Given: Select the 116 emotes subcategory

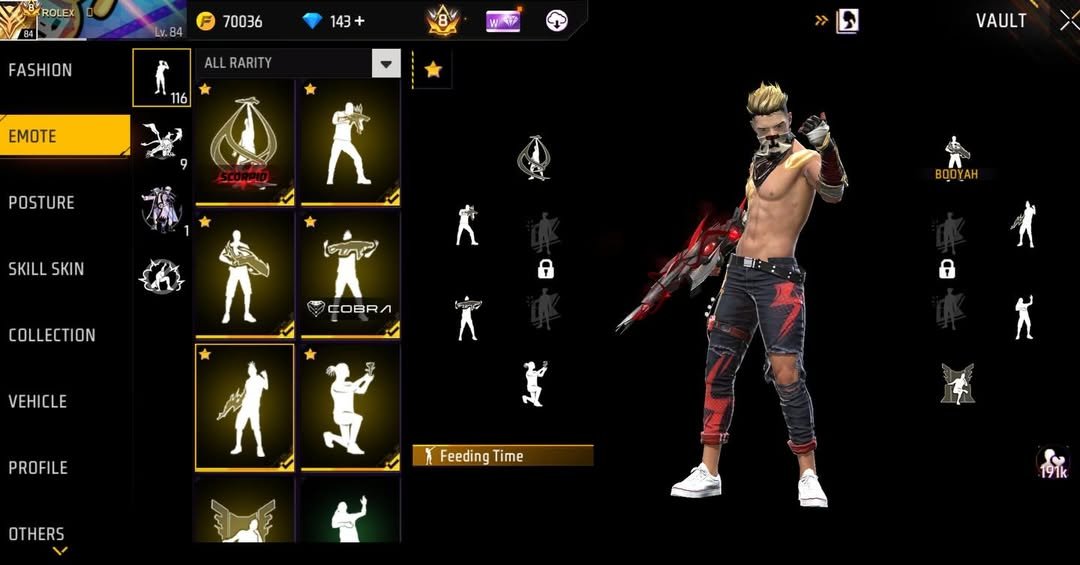Looking at the screenshot, I should click(x=161, y=78).
